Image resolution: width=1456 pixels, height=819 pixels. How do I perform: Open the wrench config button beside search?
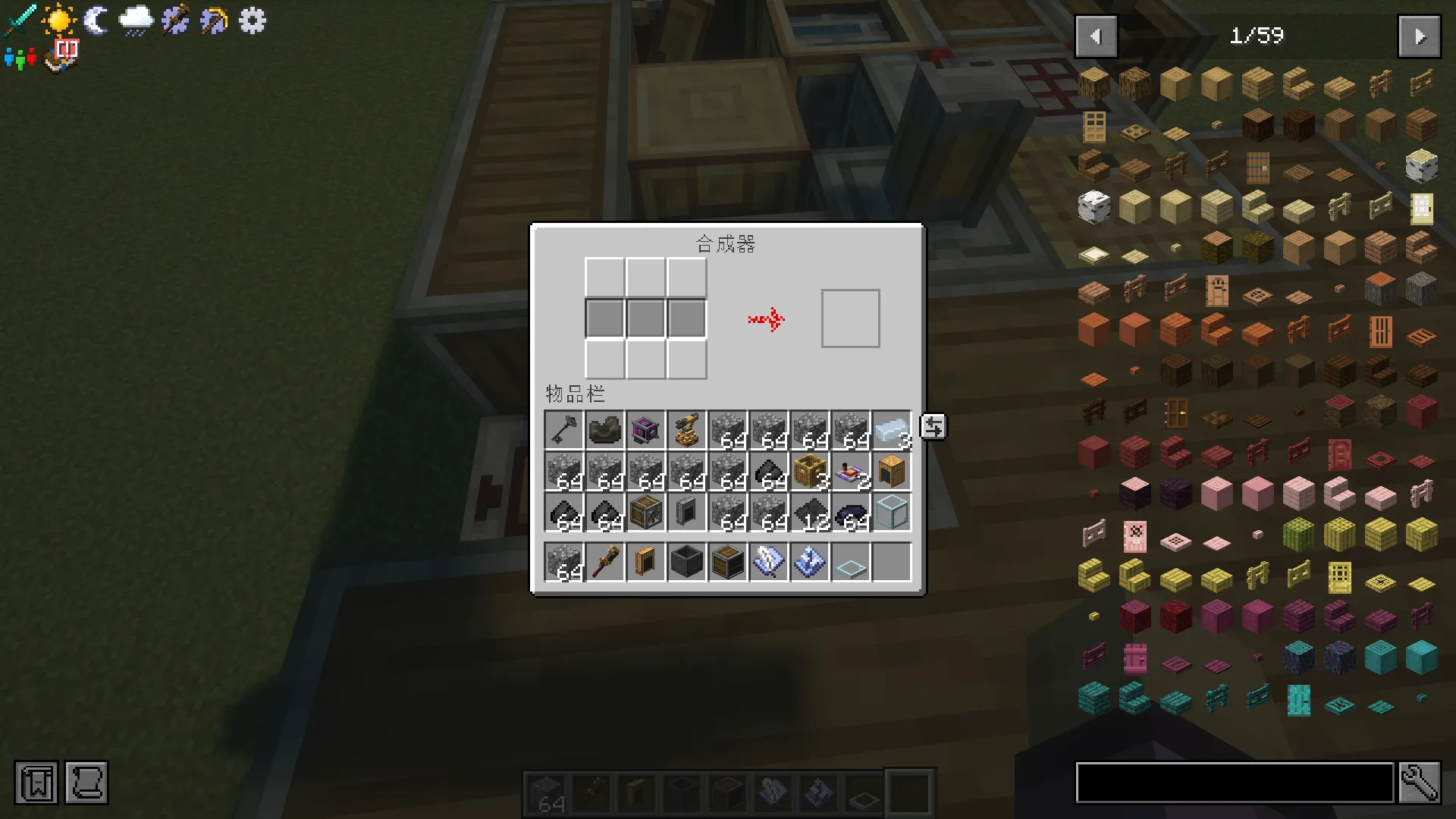[1419, 782]
